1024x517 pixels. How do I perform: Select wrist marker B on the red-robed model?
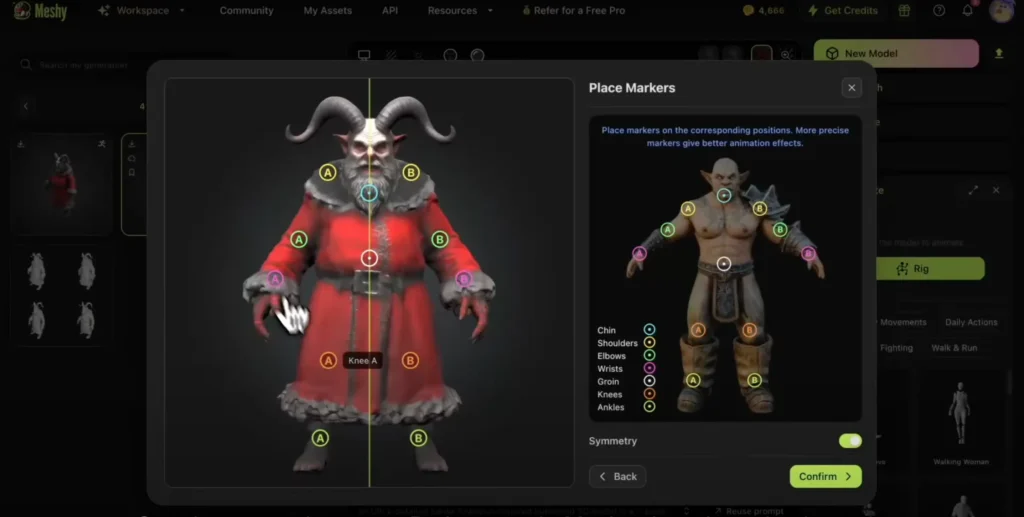[x=463, y=279]
